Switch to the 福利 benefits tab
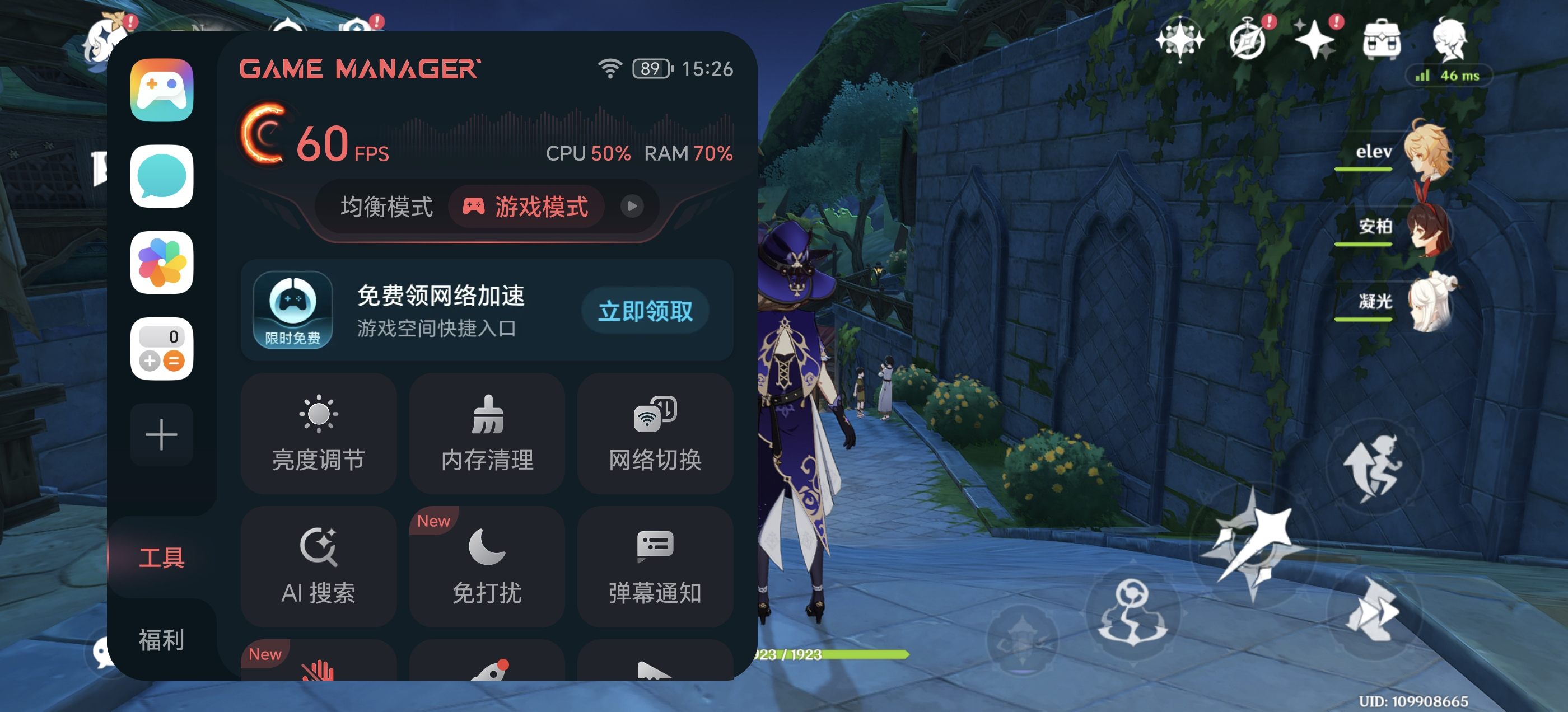 pos(161,640)
